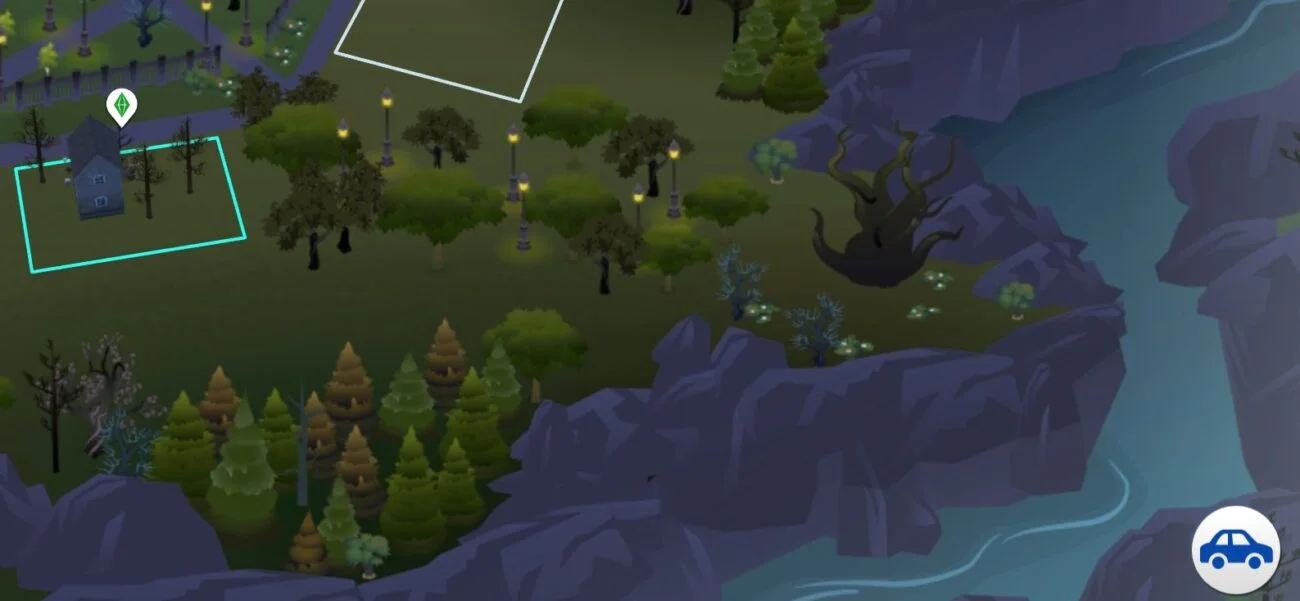The height and width of the screenshot is (601, 1300).
Task: Select the green plumbob marker above the house
Action: pyautogui.click(x=121, y=105)
